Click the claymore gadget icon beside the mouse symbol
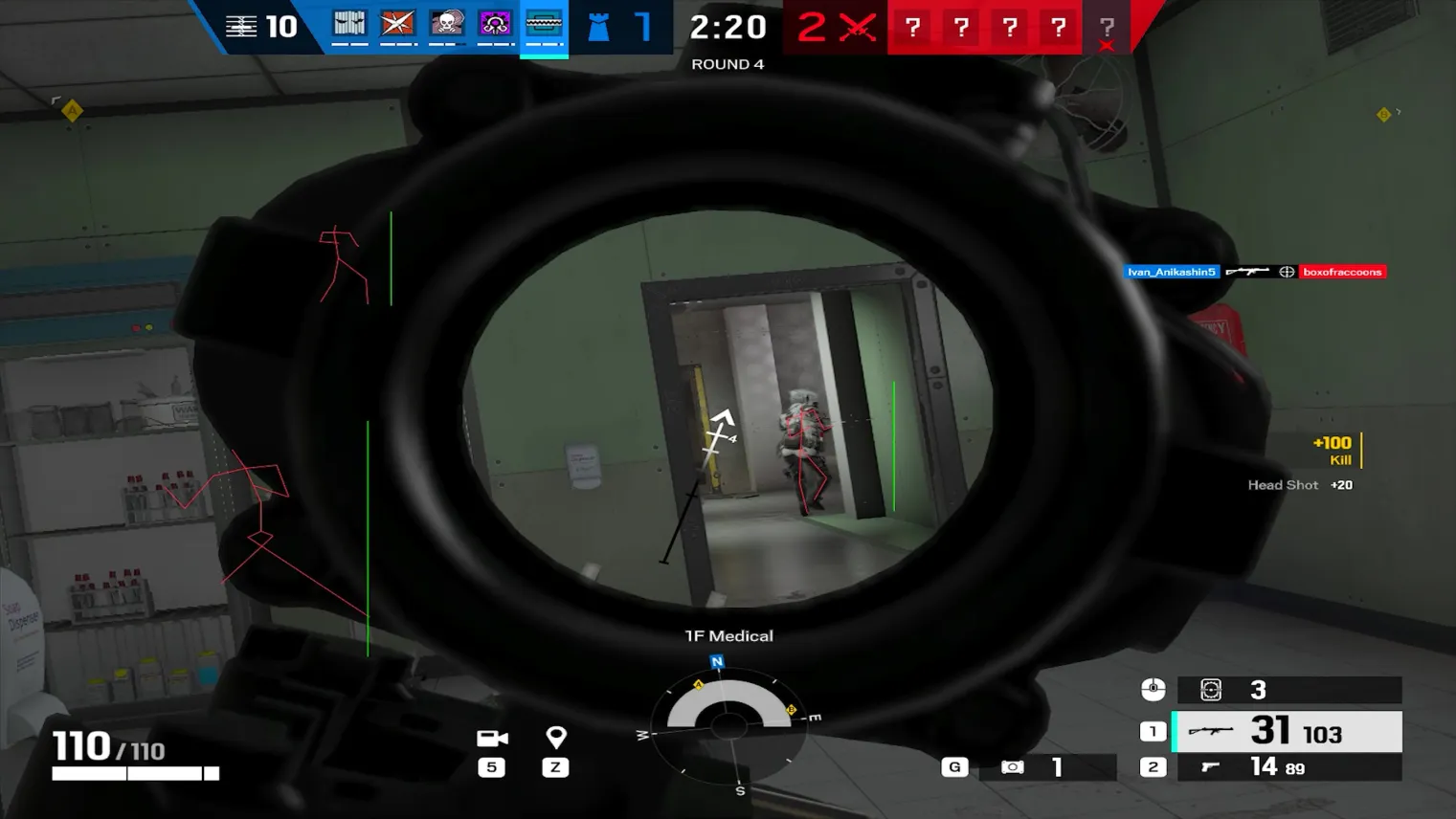This screenshot has height=819, width=1456. point(1210,690)
